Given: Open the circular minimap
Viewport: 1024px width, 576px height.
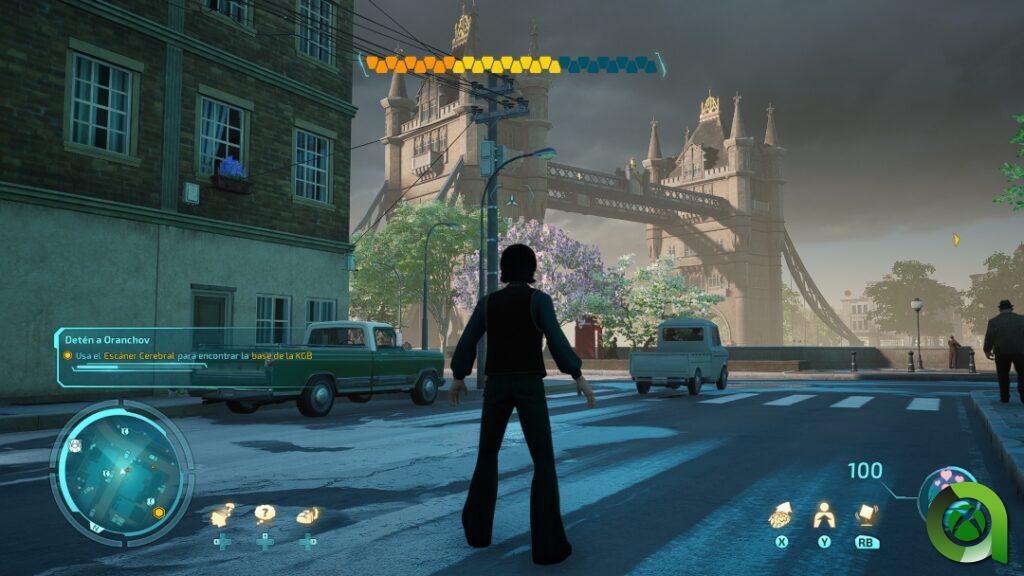Looking at the screenshot, I should pyautogui.click(x=121, y=473).
